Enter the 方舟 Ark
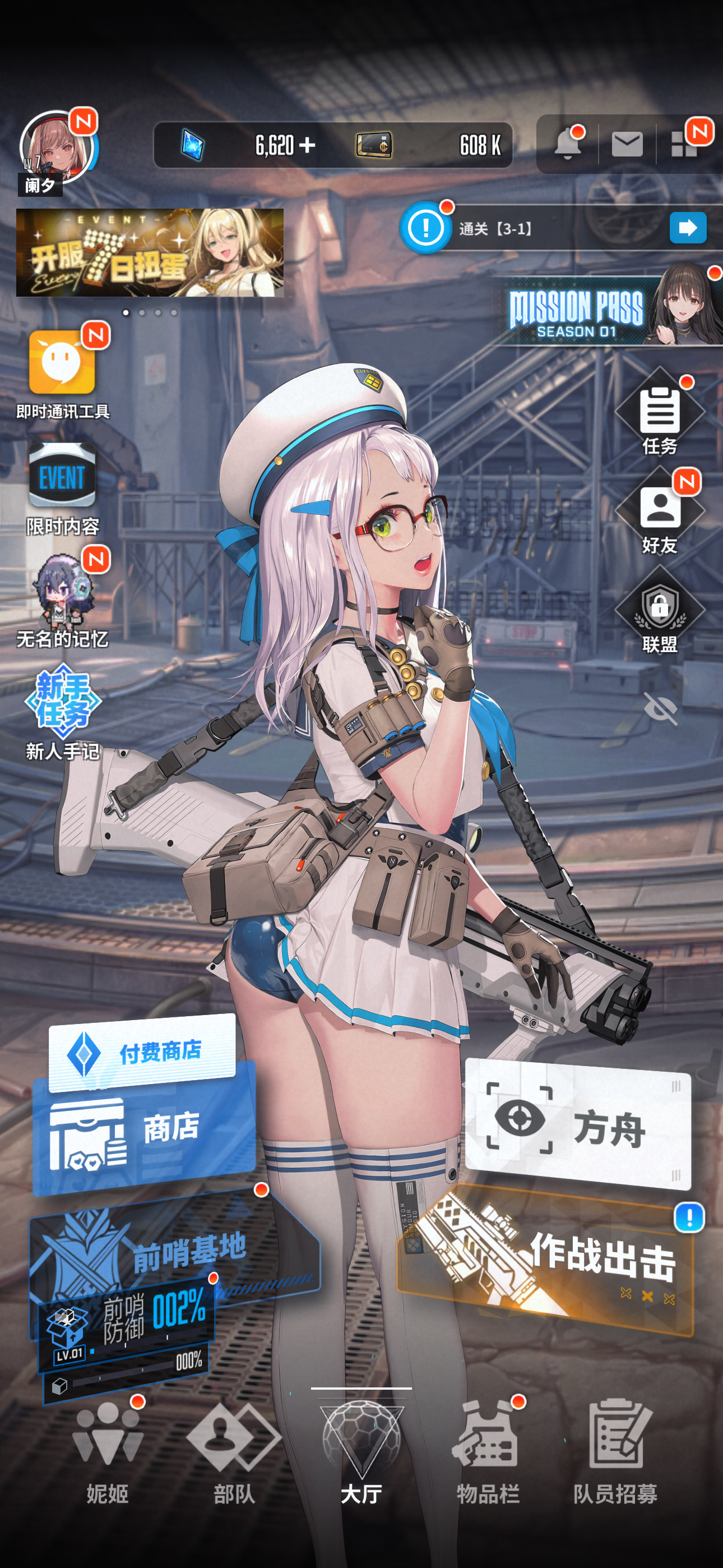 click(x=577, y=1127)
